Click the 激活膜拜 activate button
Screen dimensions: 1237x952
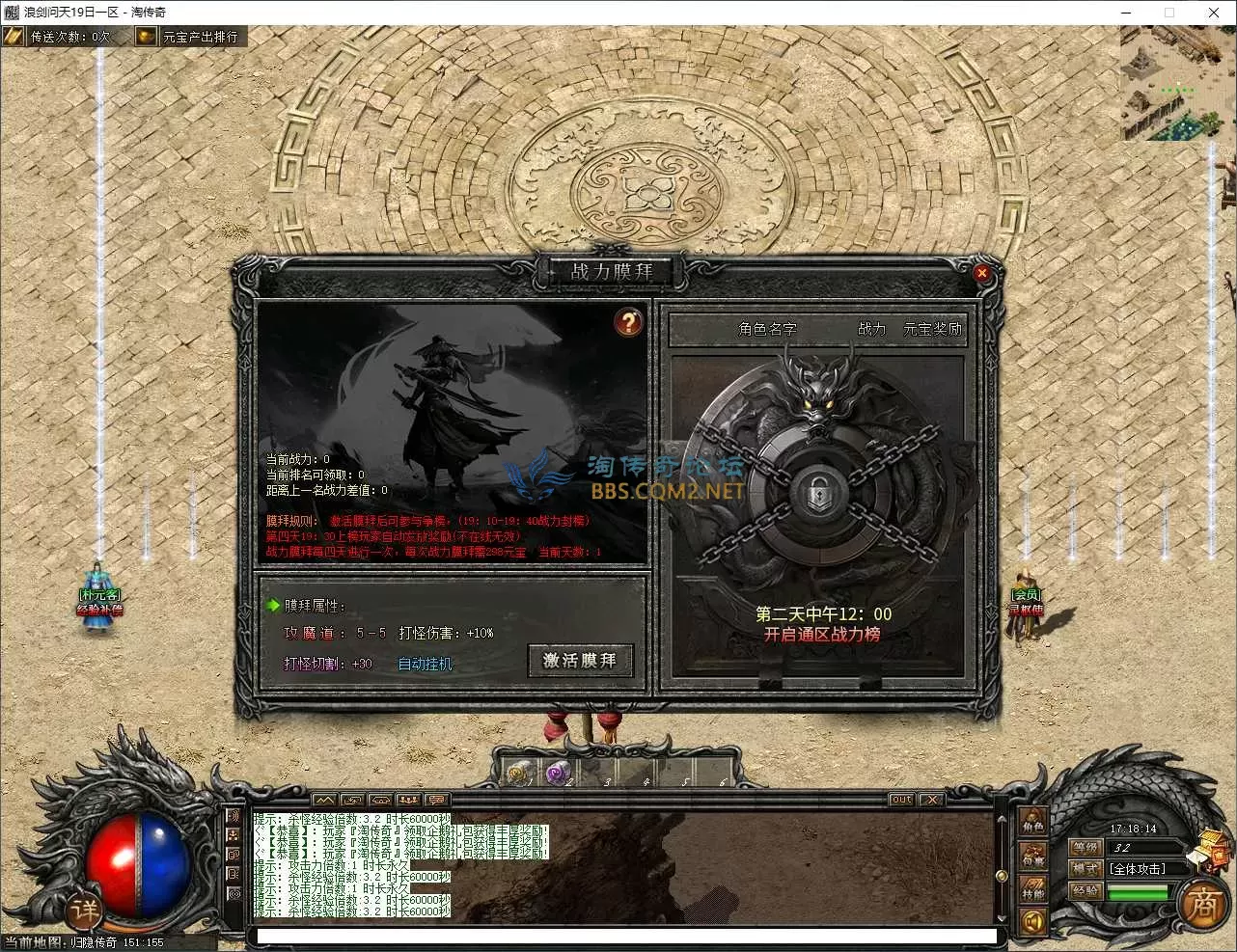point(580,661)
